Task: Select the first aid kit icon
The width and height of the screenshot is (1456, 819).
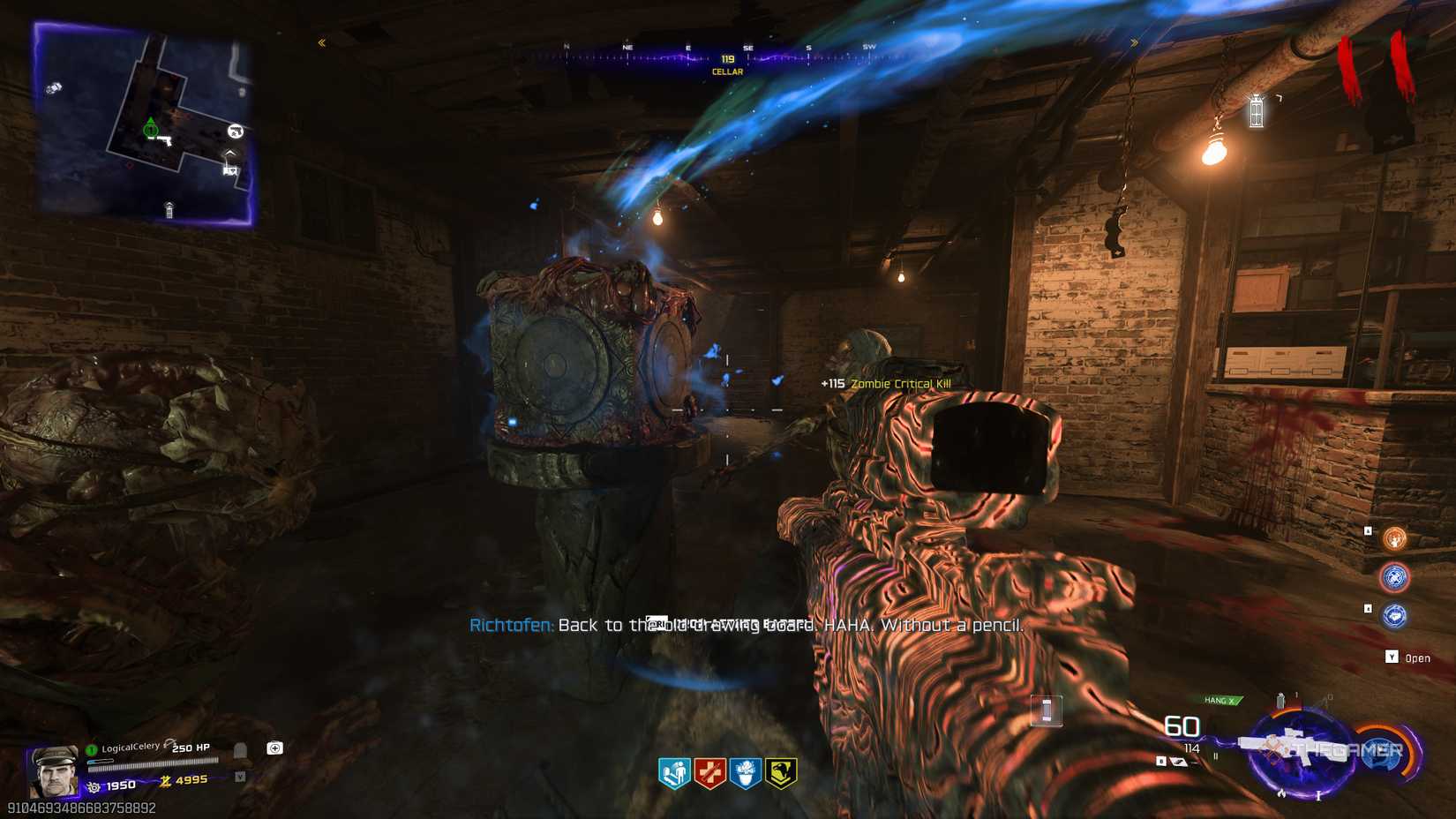Action: pos(275,749)
